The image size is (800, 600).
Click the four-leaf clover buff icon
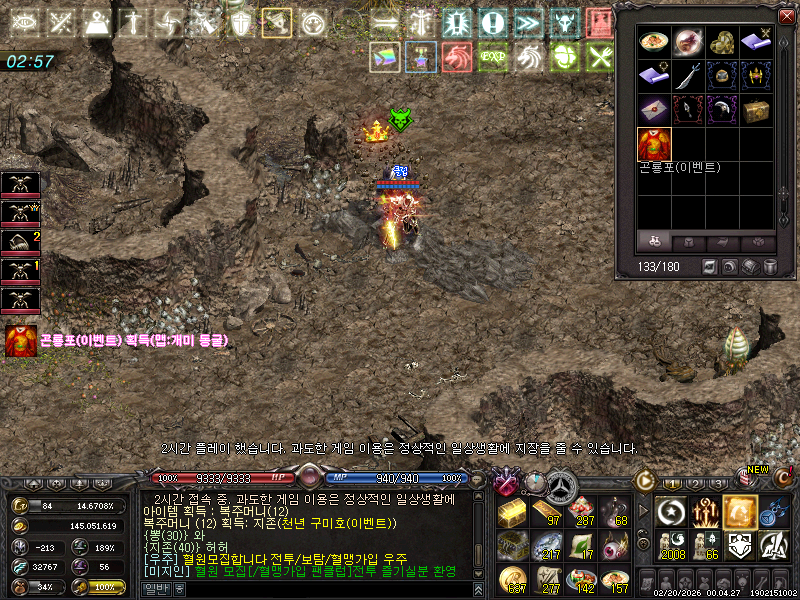(x=565, y=58)
